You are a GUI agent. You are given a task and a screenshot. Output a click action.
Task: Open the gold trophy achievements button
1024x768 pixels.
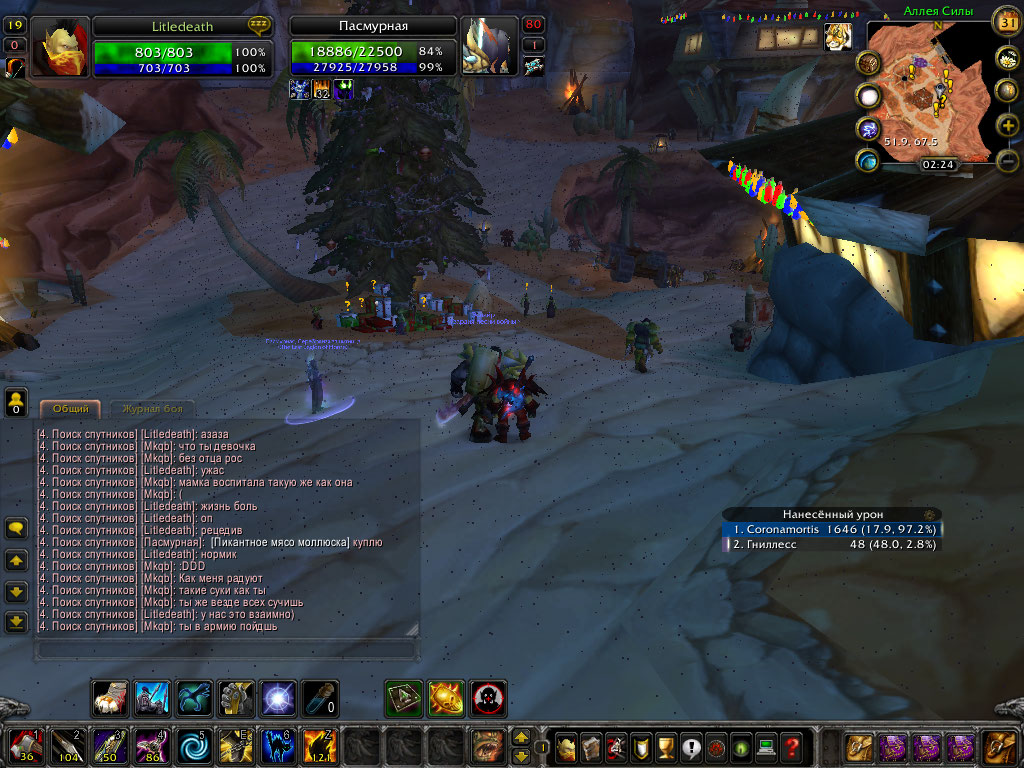(665, 747)
